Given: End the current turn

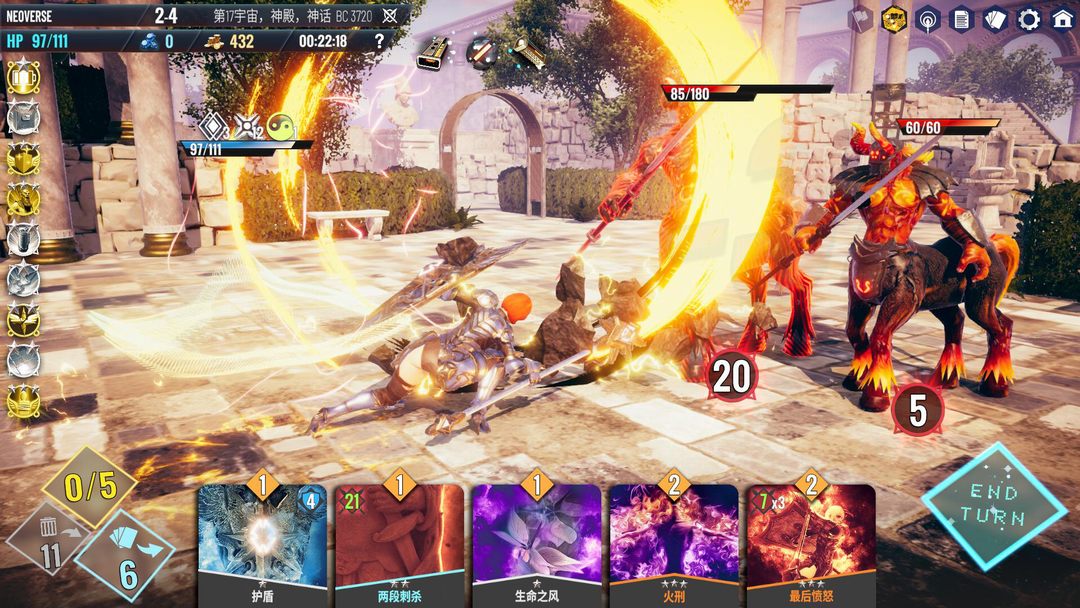Looking at the screenshot, I should pos(992,506).
